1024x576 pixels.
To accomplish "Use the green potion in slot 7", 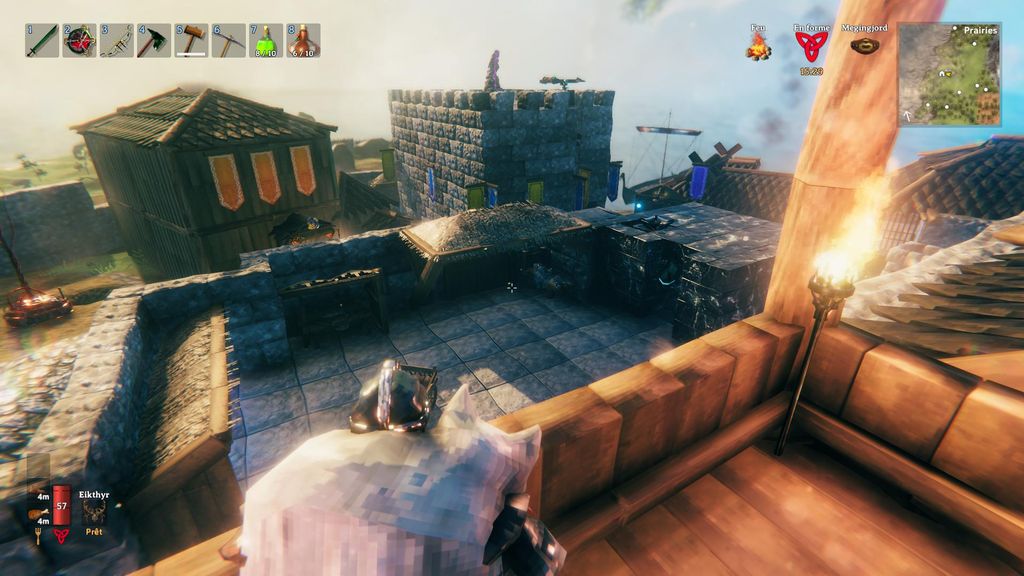I will [266, 40].
